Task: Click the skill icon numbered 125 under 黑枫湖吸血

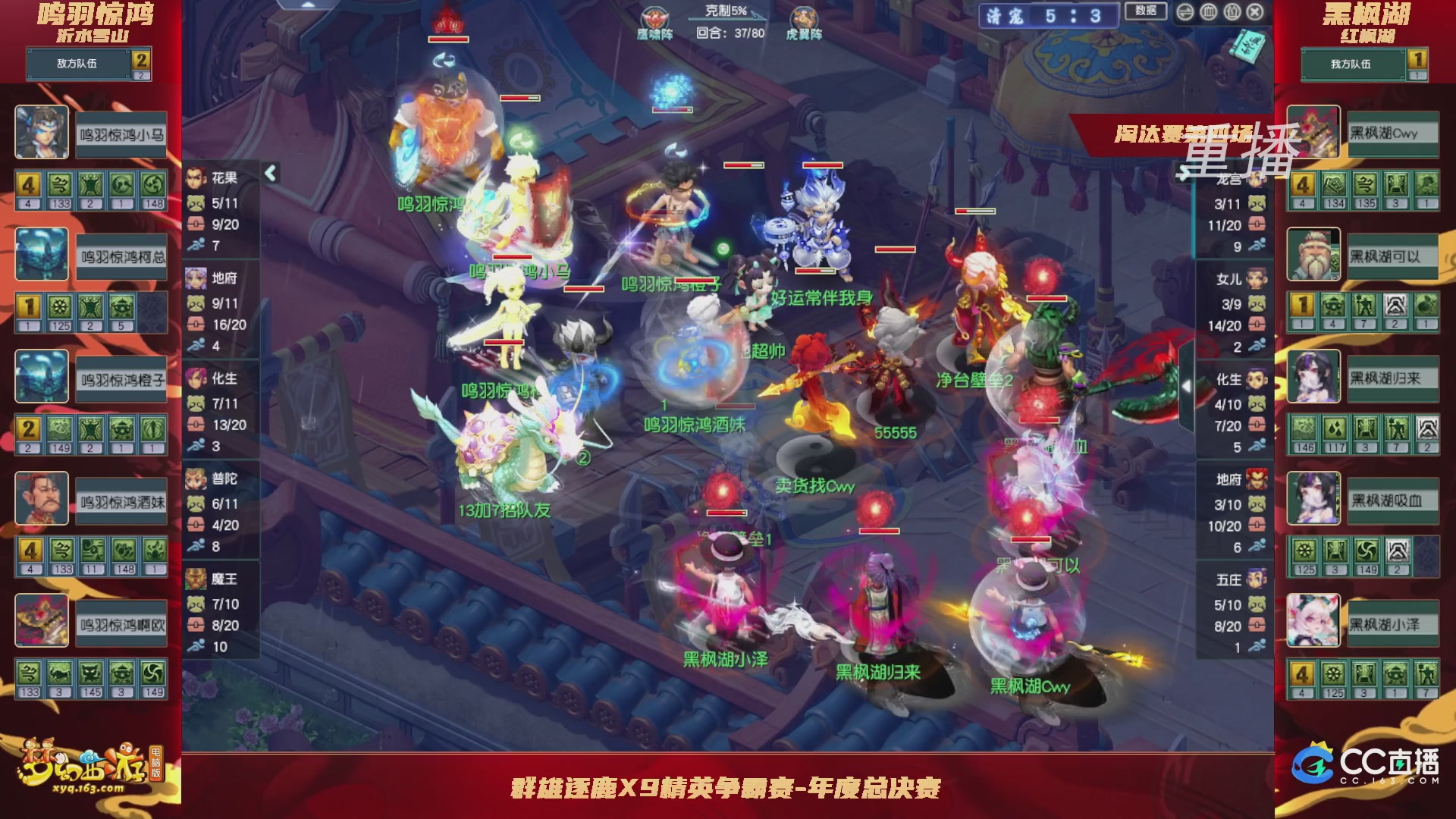Action: tap(1306, 552)
